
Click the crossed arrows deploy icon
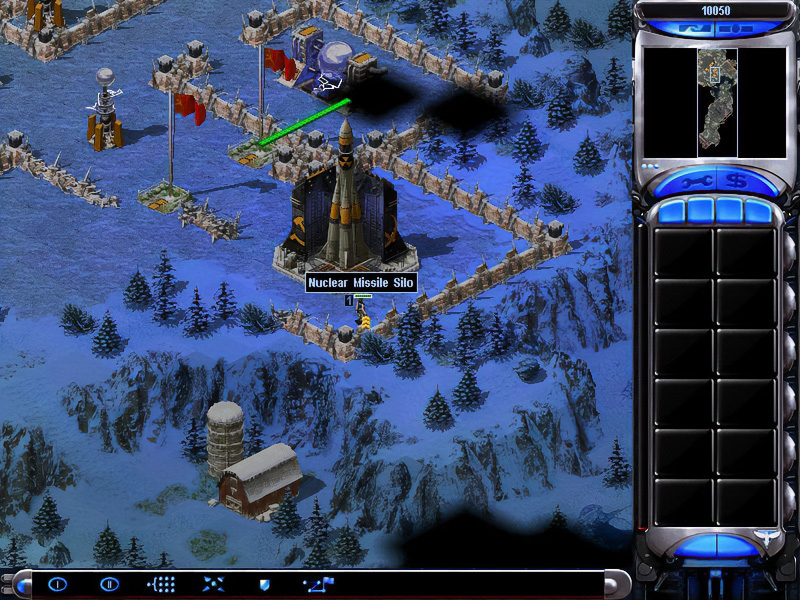[x=213, y=584]
